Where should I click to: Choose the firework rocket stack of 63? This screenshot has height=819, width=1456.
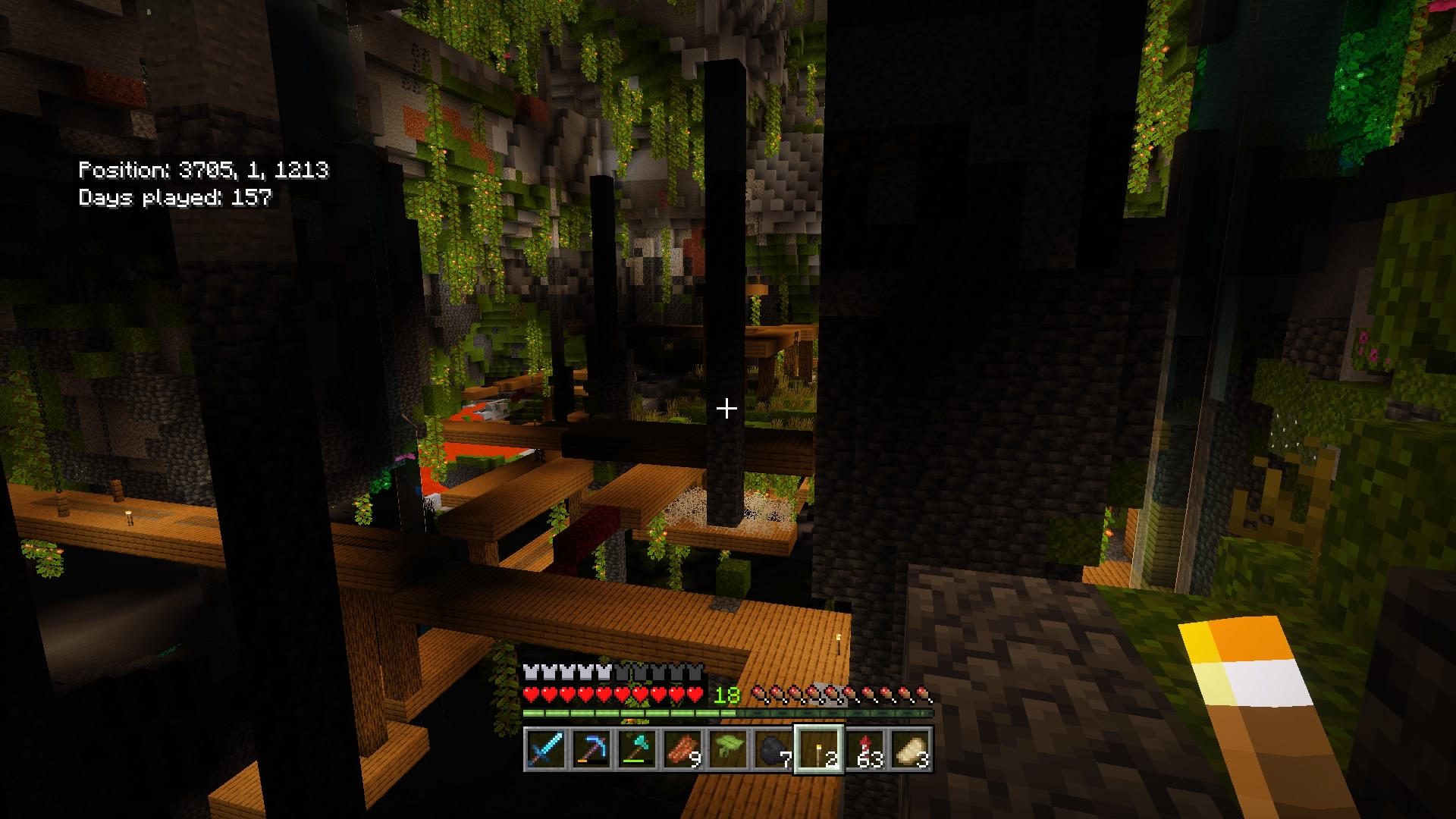tap(865, 749)
